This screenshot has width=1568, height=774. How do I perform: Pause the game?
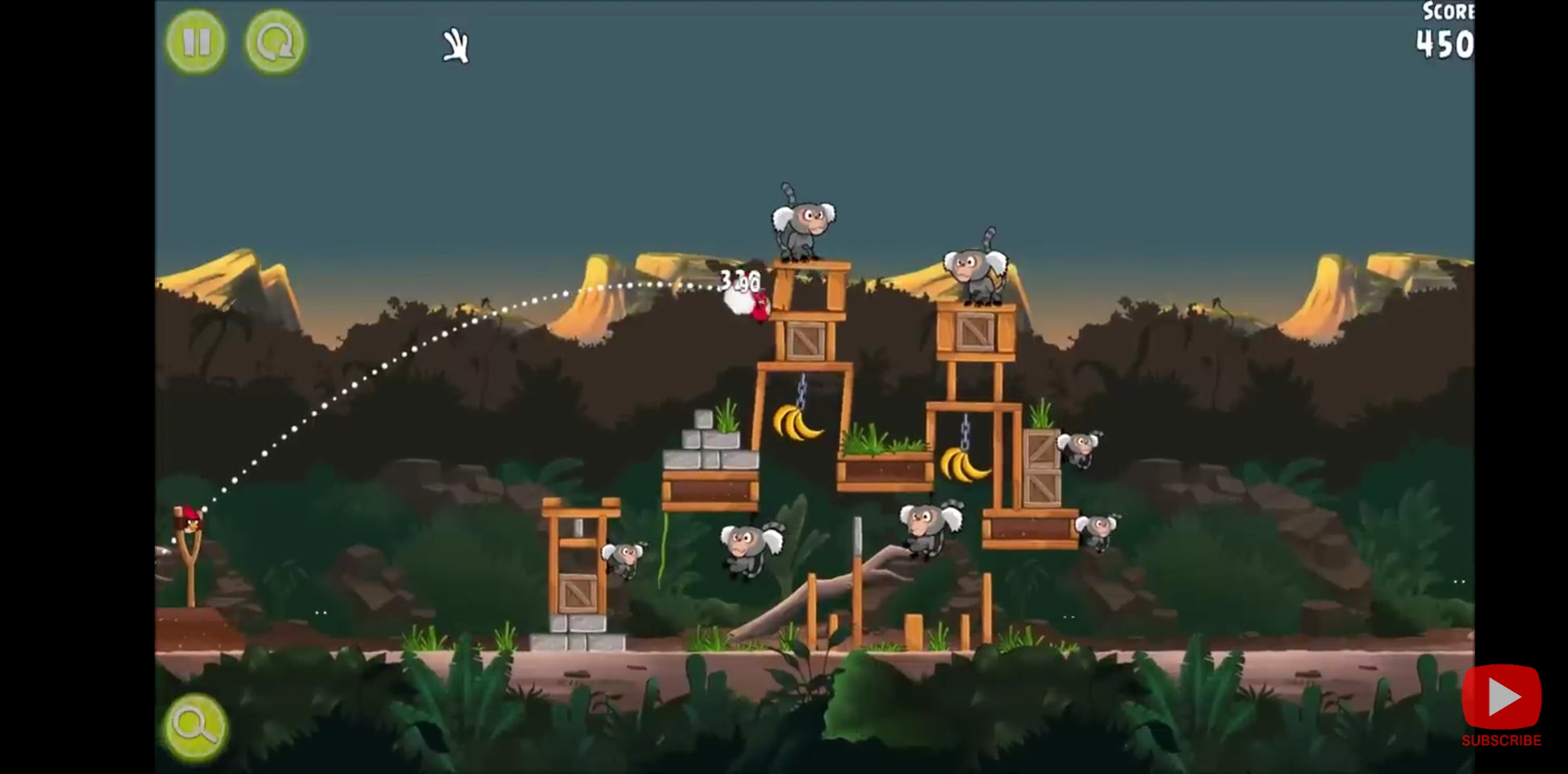[196, 42]
